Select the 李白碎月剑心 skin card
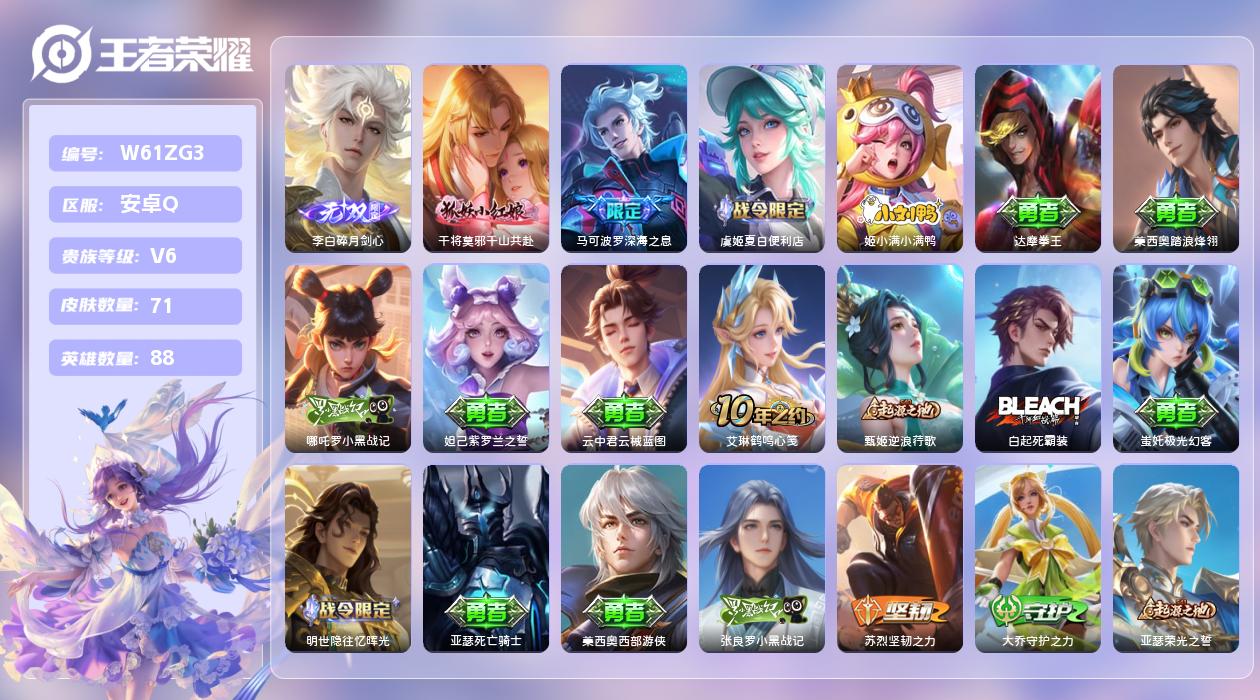 tap(348, 158)
